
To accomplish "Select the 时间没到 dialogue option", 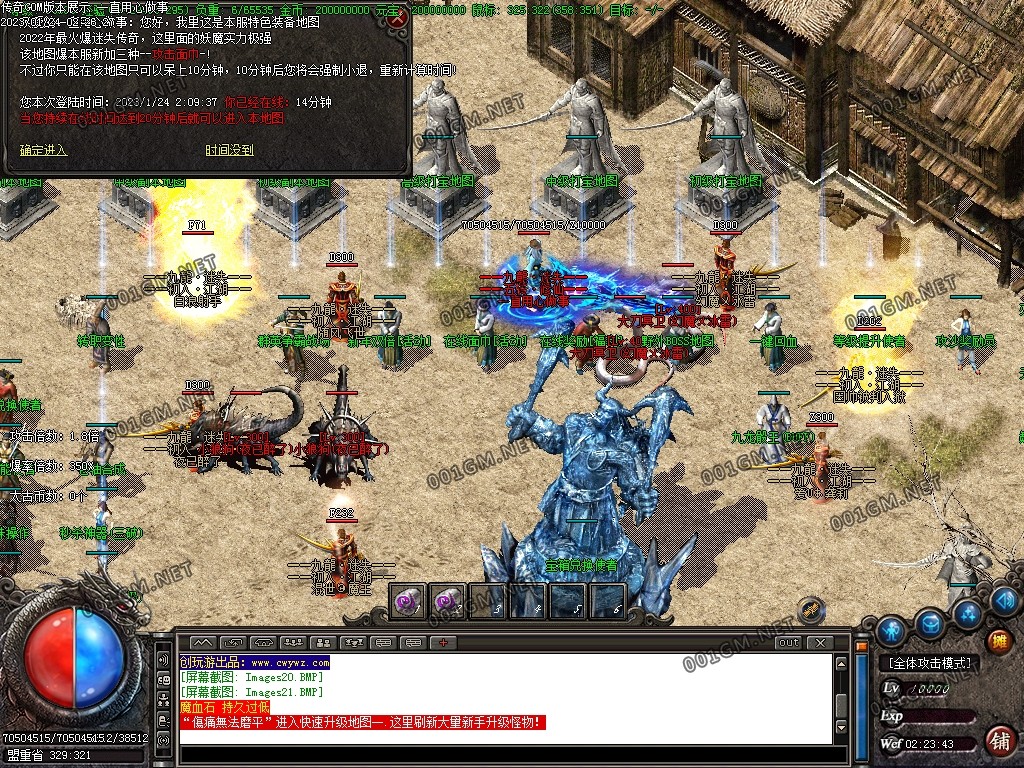I will (229, 150).
